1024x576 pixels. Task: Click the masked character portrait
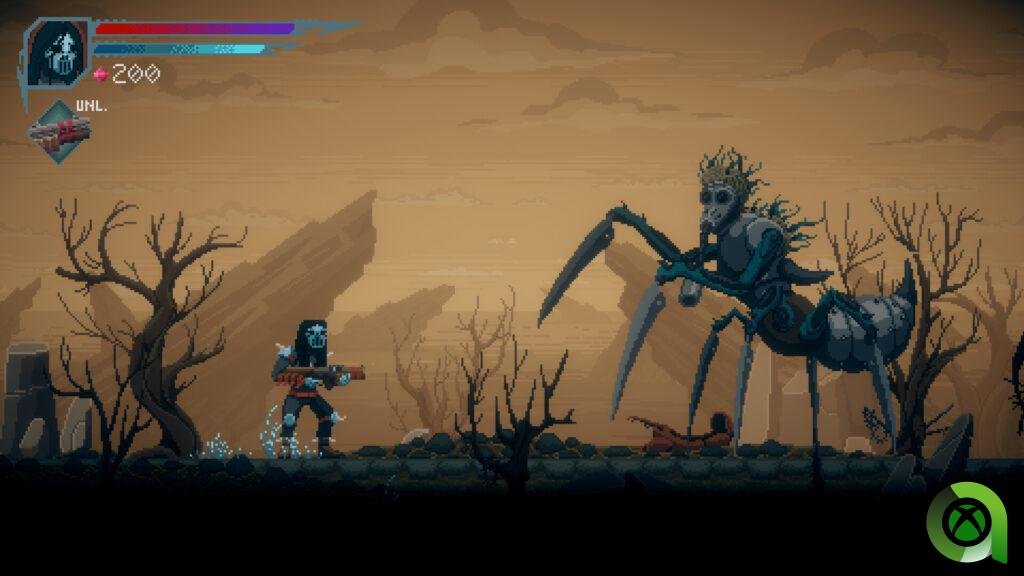[x=57, y=52]
